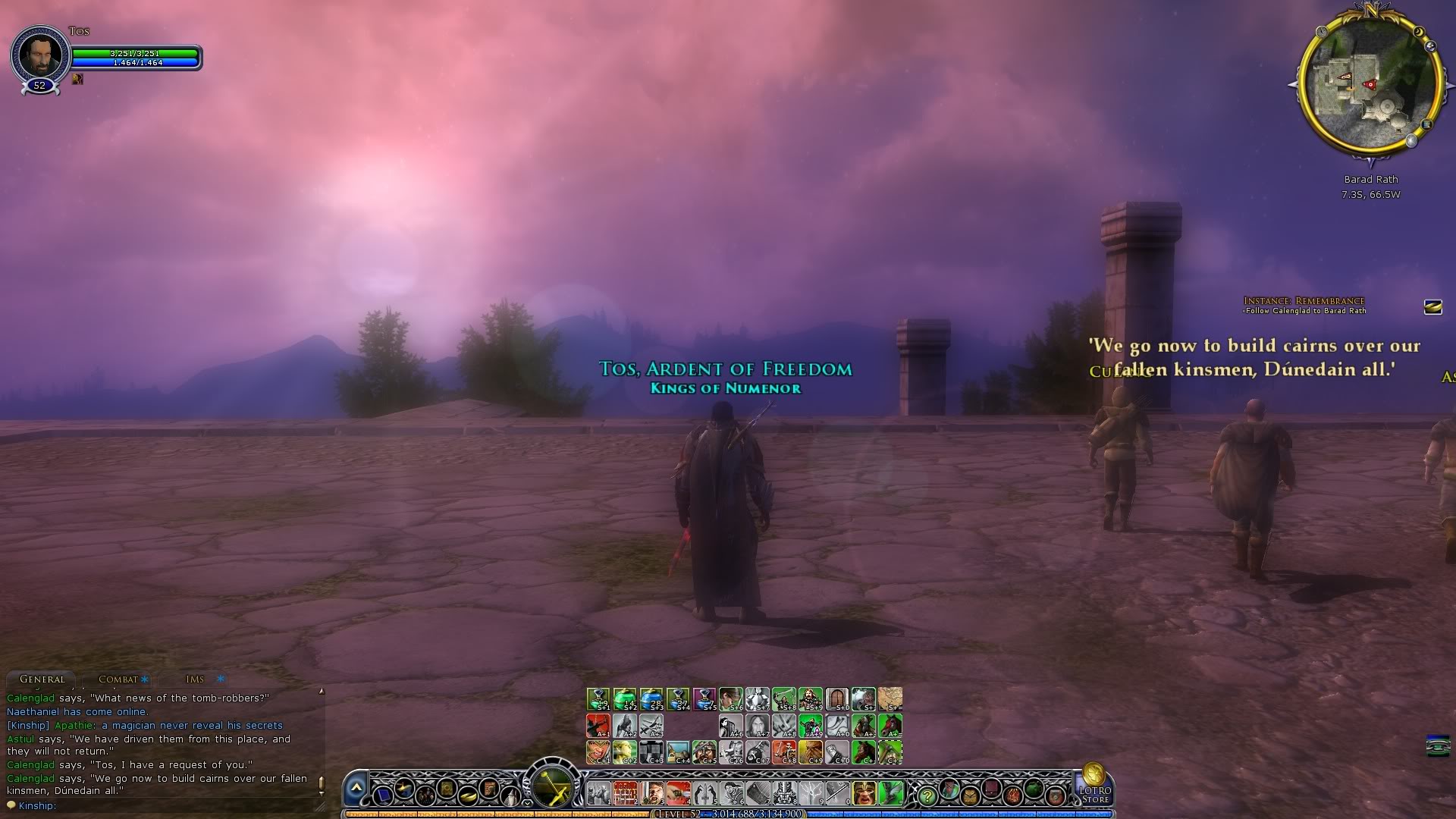The width and height of the screenshot is (1456, 819).
Task: Use the blue potion with 28 charges
Action: pyautogui.click(x=651, y=698)
